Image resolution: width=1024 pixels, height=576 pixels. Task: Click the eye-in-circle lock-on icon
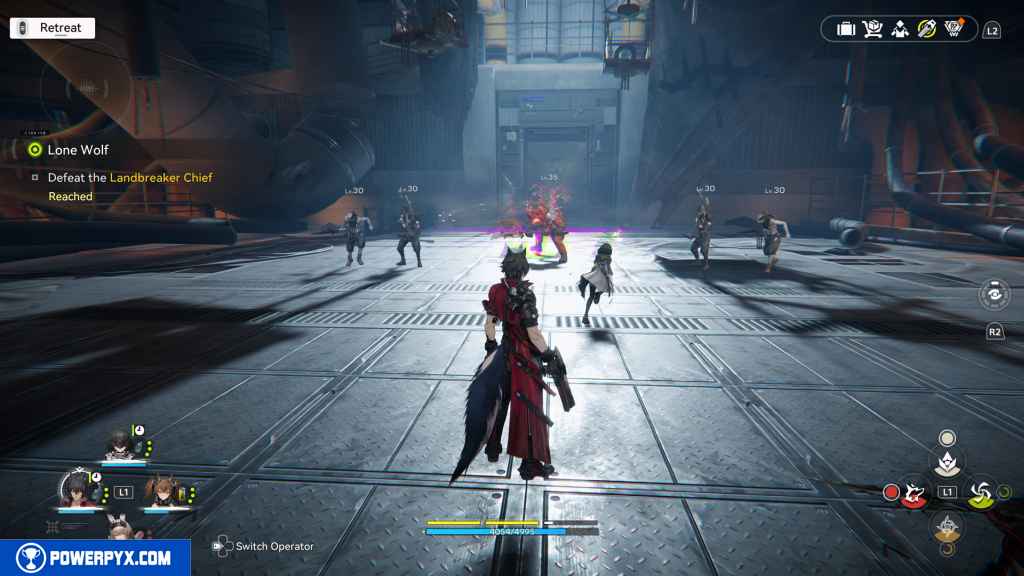pos(994,295)
